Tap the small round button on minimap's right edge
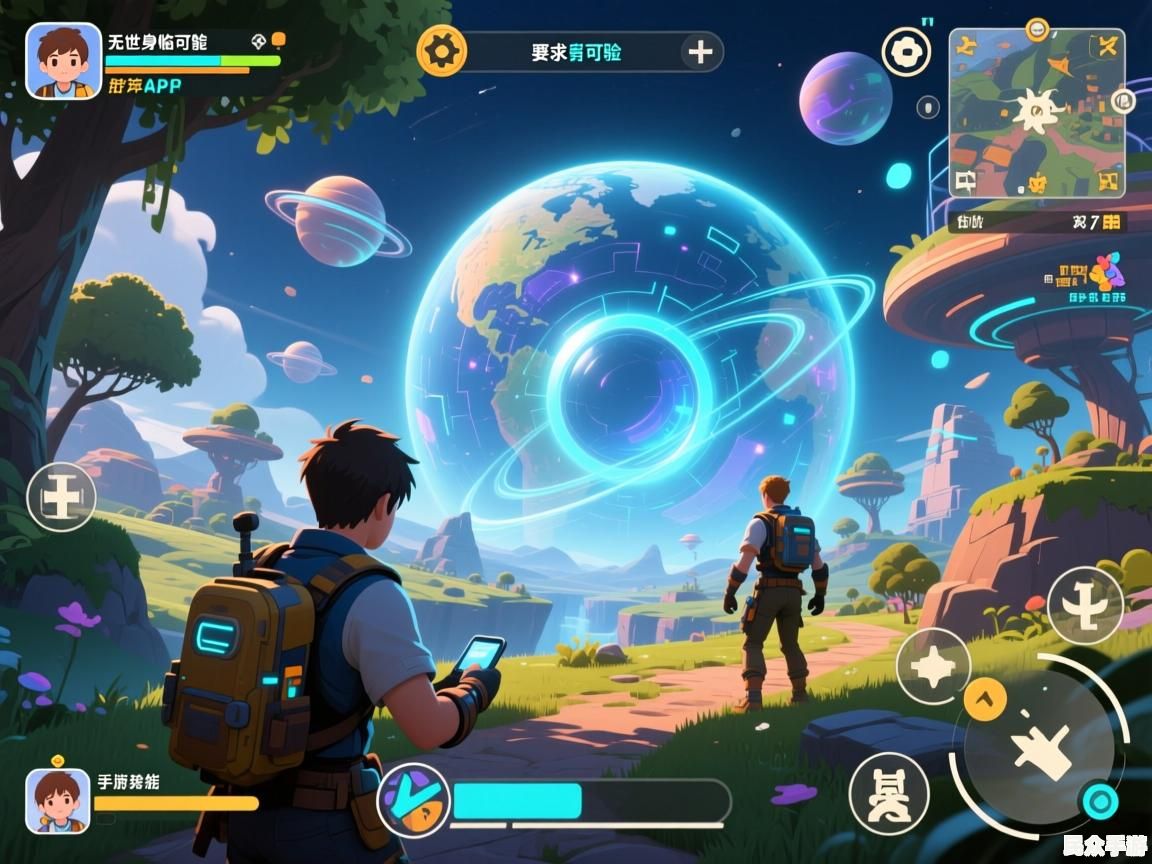Viewport: 1152px width, 864px height. (x=1123, y=100)
